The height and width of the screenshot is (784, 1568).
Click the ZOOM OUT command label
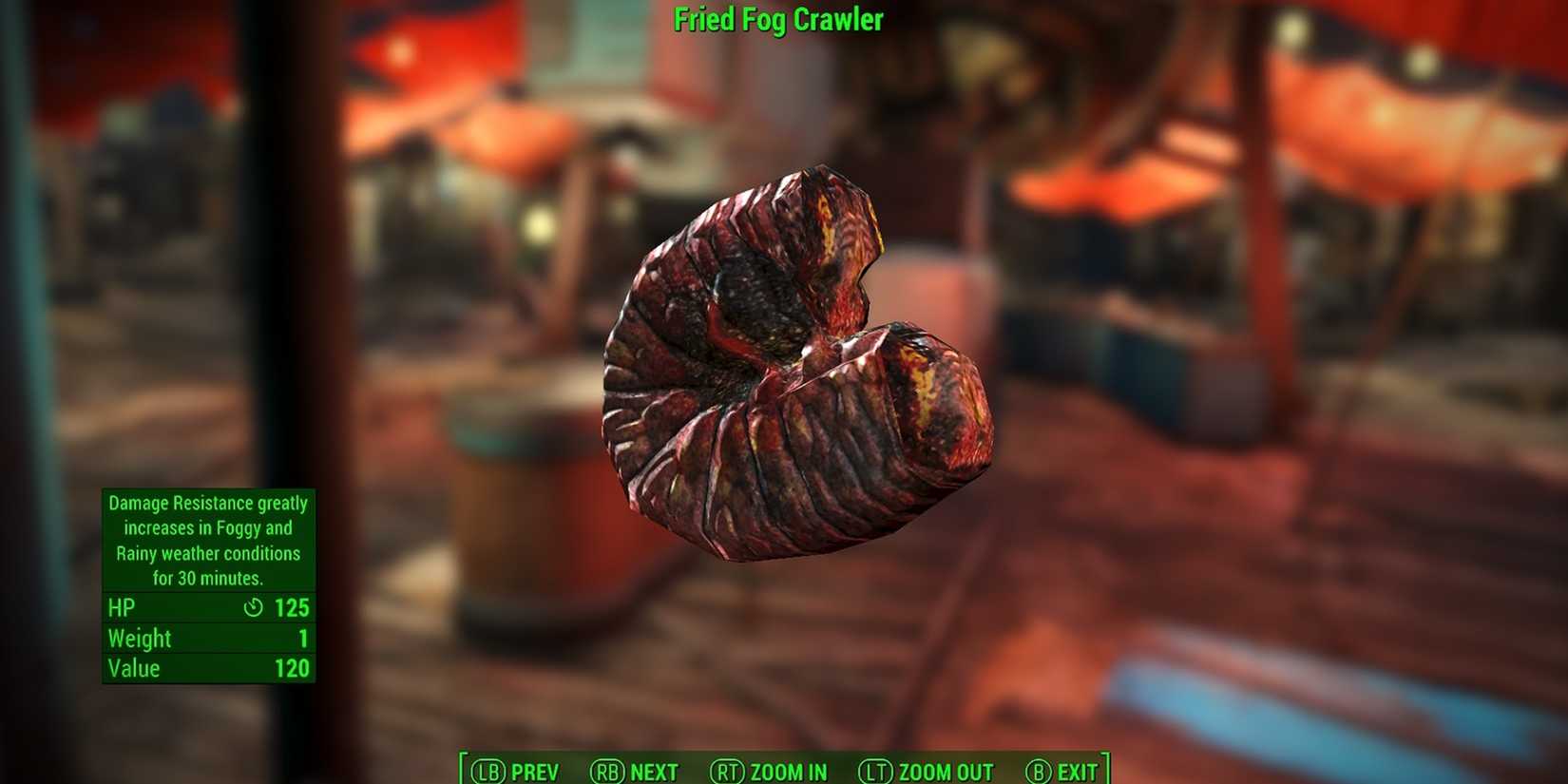click(946, 772)
